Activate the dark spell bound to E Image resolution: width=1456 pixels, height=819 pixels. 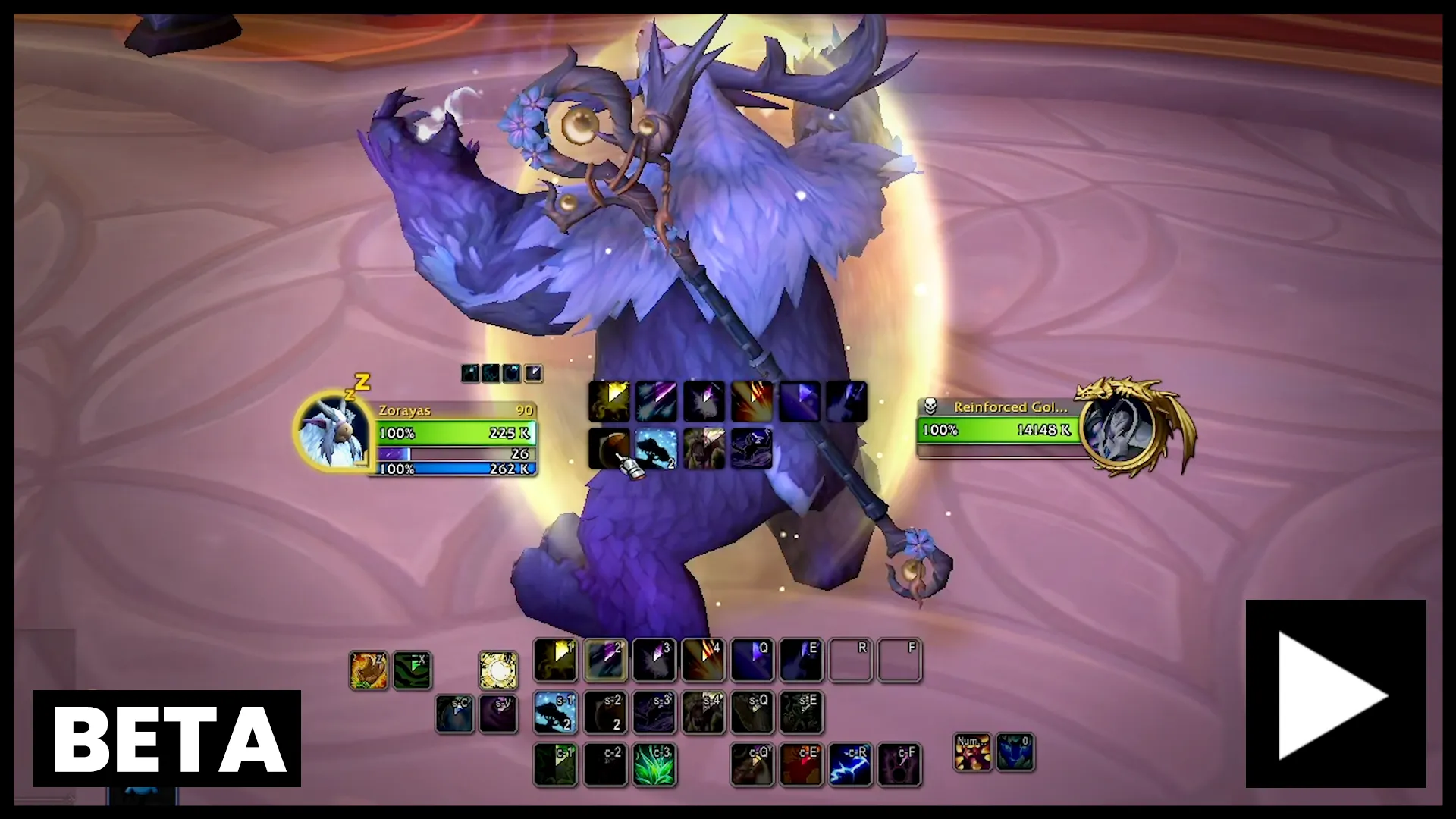coord(801,660)
